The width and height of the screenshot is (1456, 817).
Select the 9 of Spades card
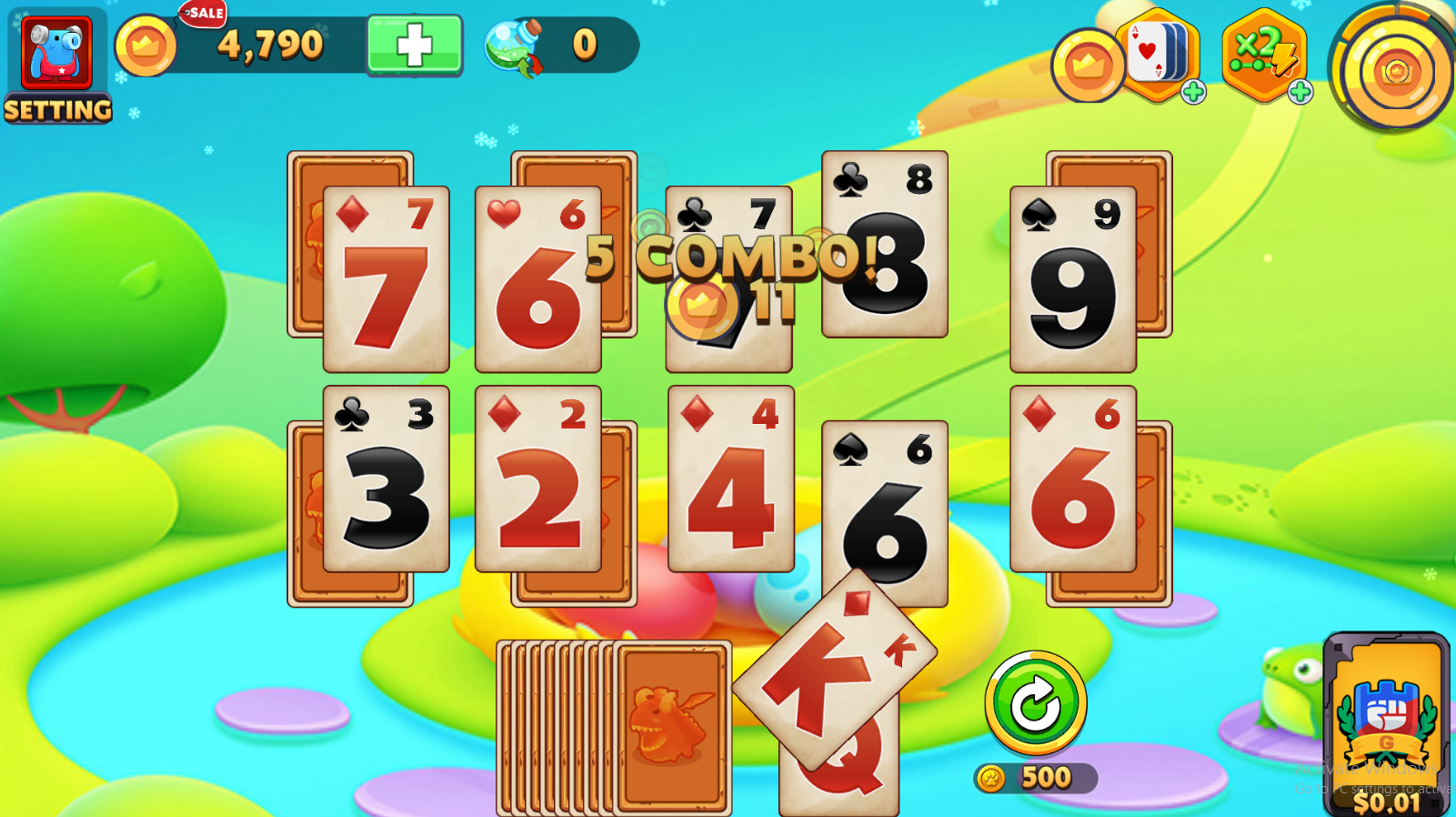1073,273
